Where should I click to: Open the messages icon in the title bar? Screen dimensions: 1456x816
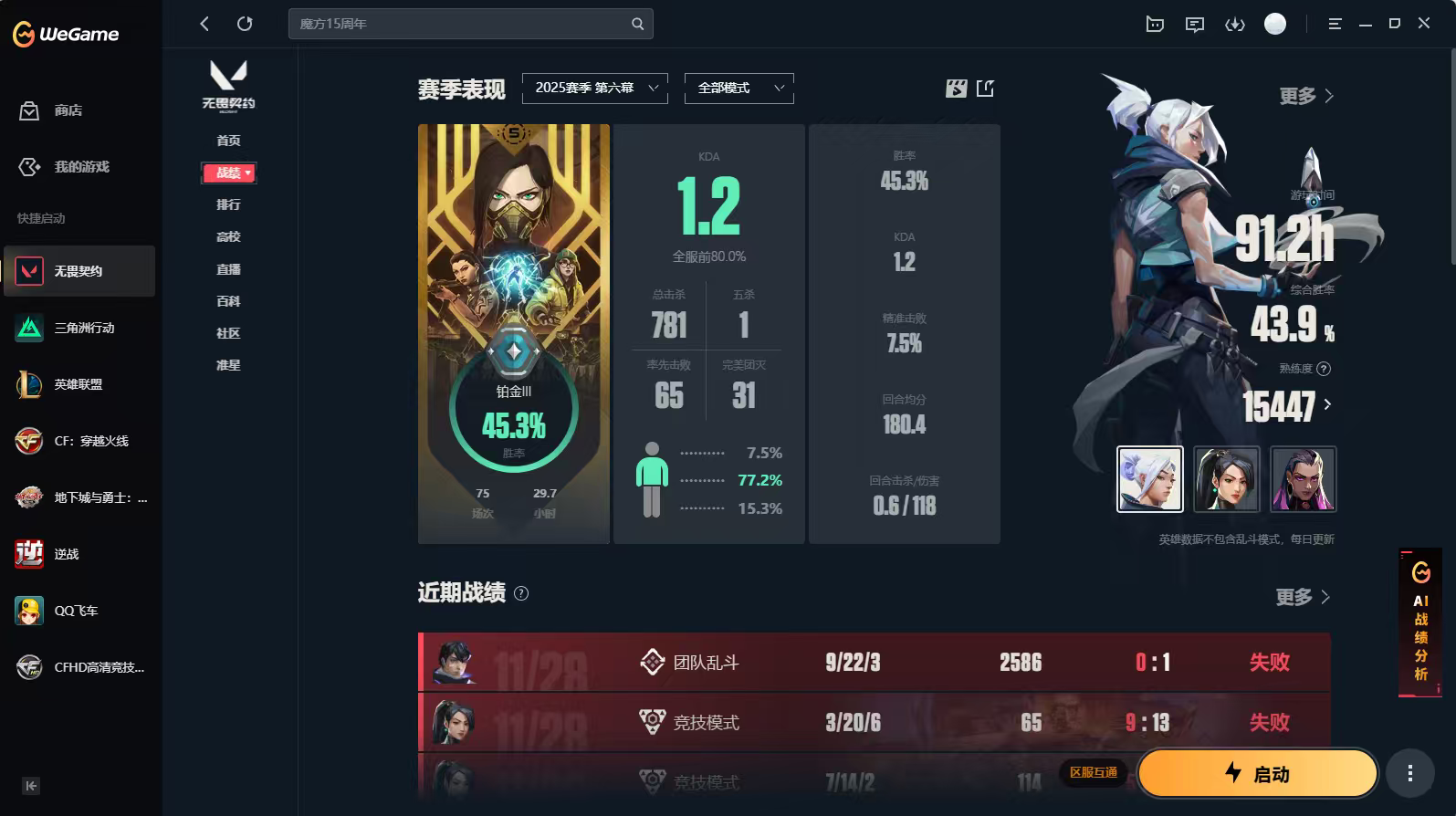tap(1194, 24)
